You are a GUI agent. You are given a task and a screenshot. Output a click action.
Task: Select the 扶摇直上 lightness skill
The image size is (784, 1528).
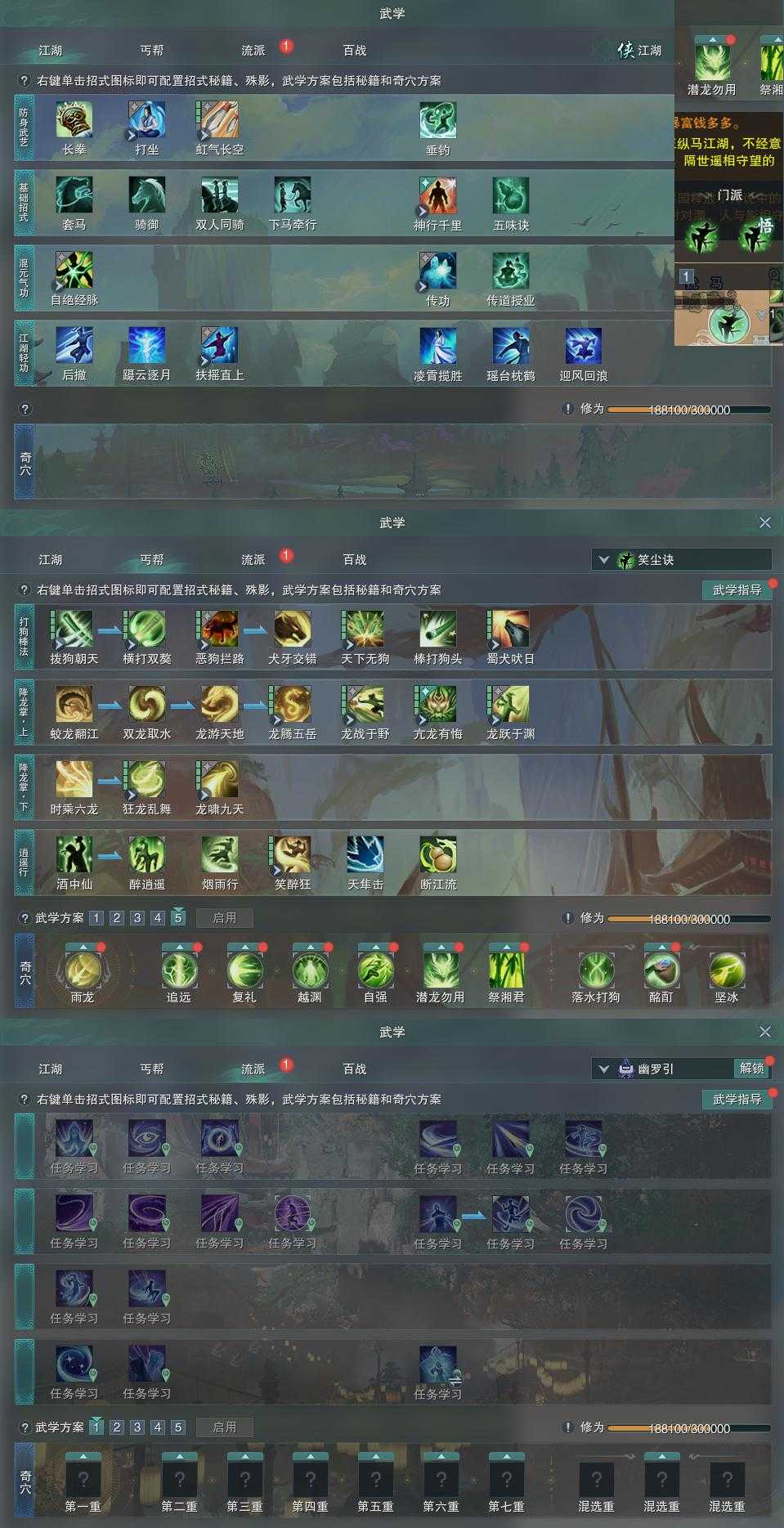pos(220,346)
